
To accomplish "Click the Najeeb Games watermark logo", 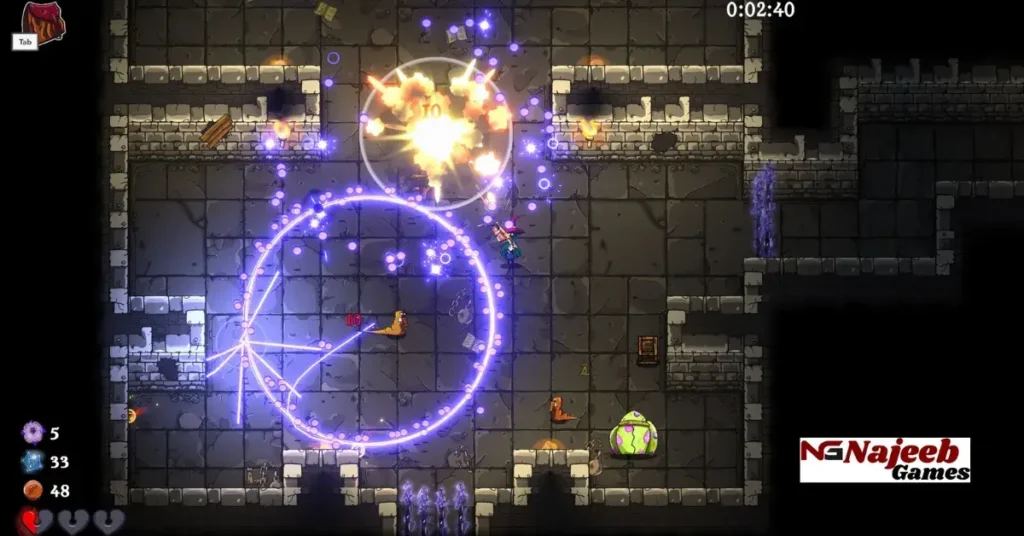I will click(884, 460).
